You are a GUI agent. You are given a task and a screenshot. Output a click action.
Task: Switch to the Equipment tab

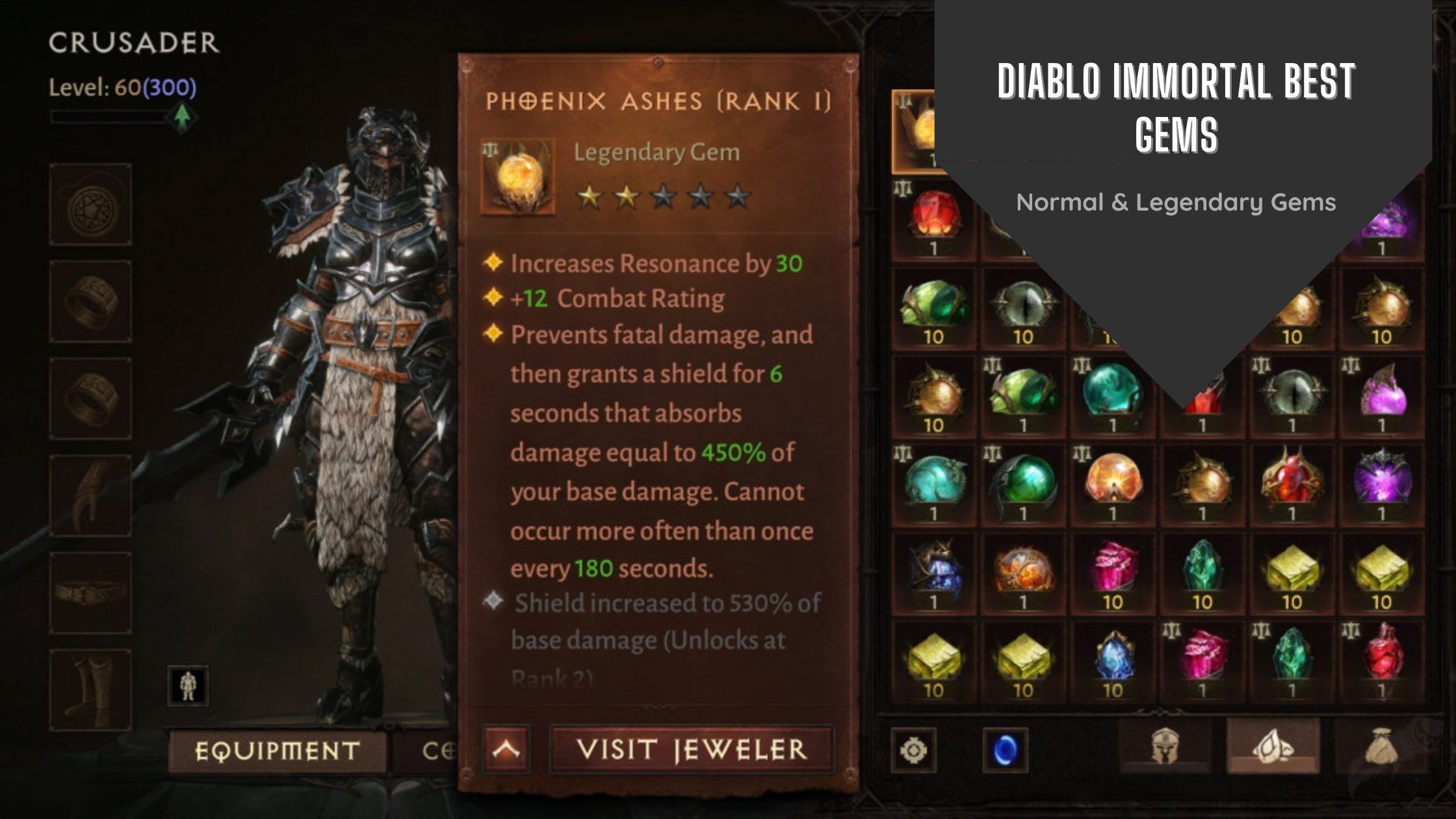277,751
